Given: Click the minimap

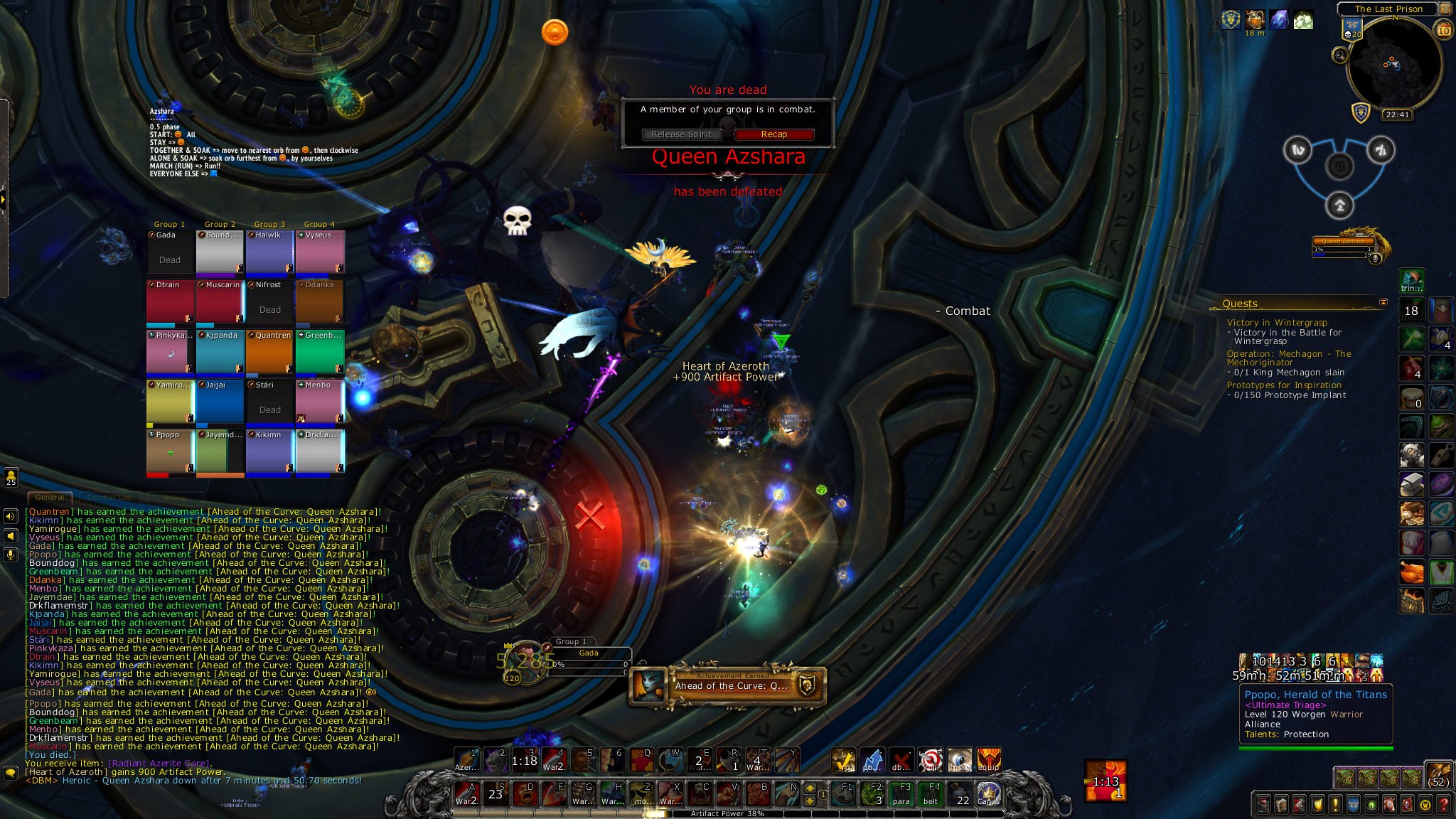Looking at the screenshot, I should 1393,63.
